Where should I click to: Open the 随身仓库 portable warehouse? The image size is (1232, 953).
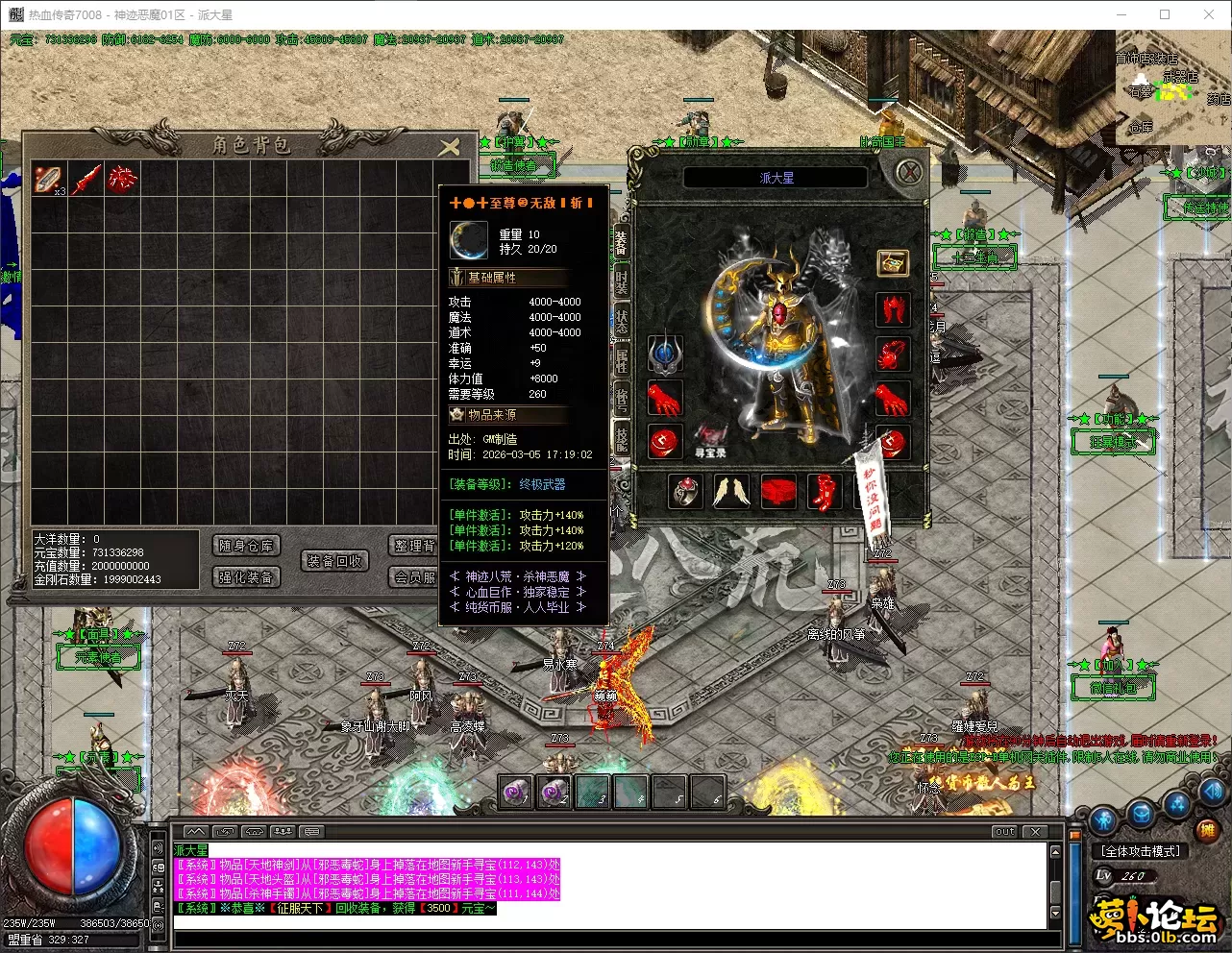pyautogui.click(x=246, y=546)
